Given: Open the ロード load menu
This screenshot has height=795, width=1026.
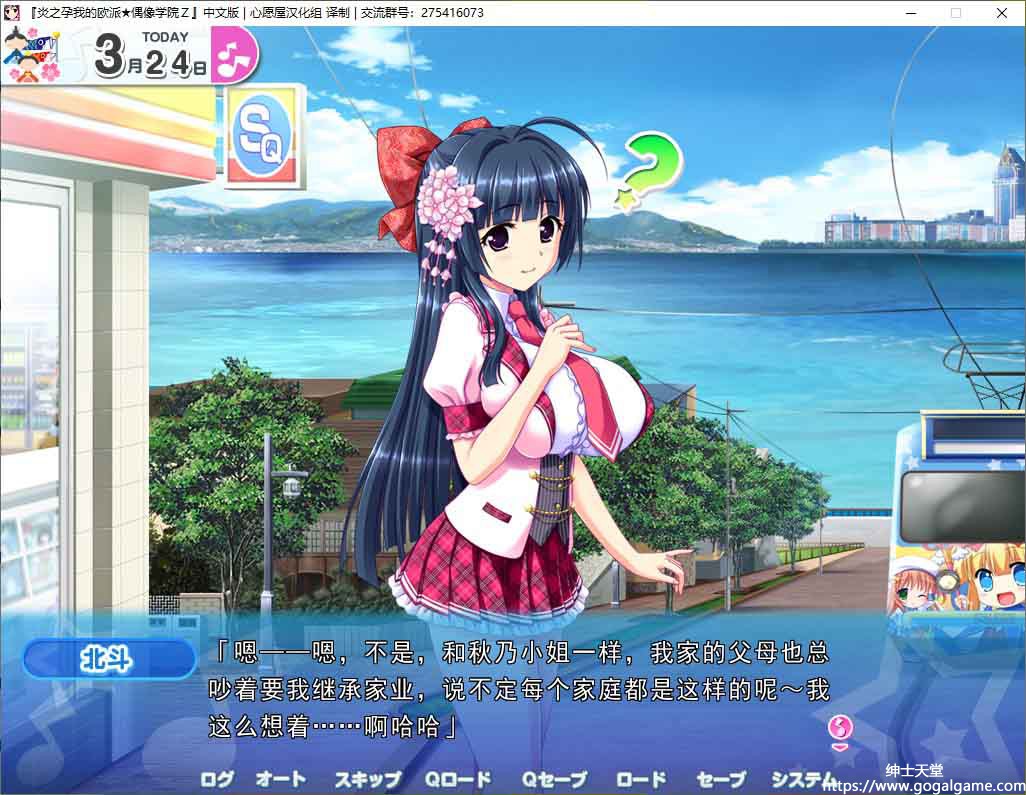Looking at the screenshot, I should point(641,779).
